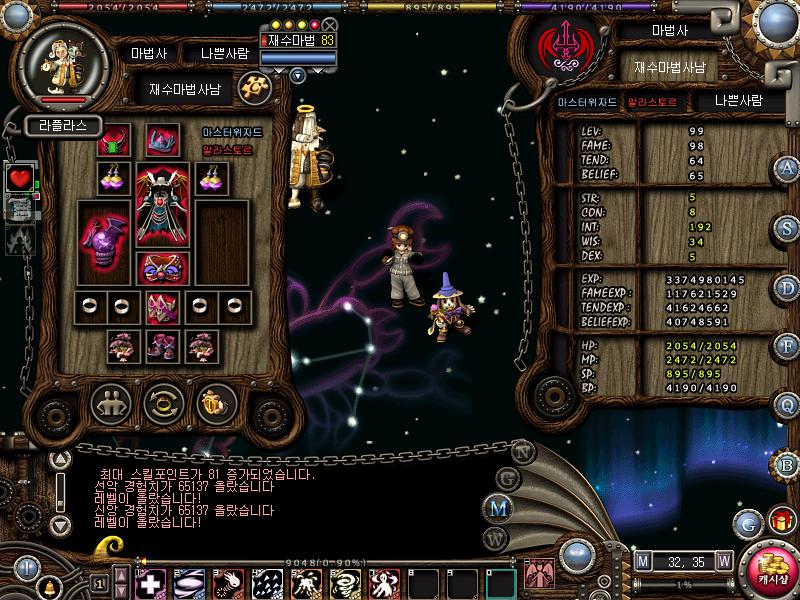Select the purple skull orb weapon slot
This screenshot has height=600, width=800.
tap(104, 245)
